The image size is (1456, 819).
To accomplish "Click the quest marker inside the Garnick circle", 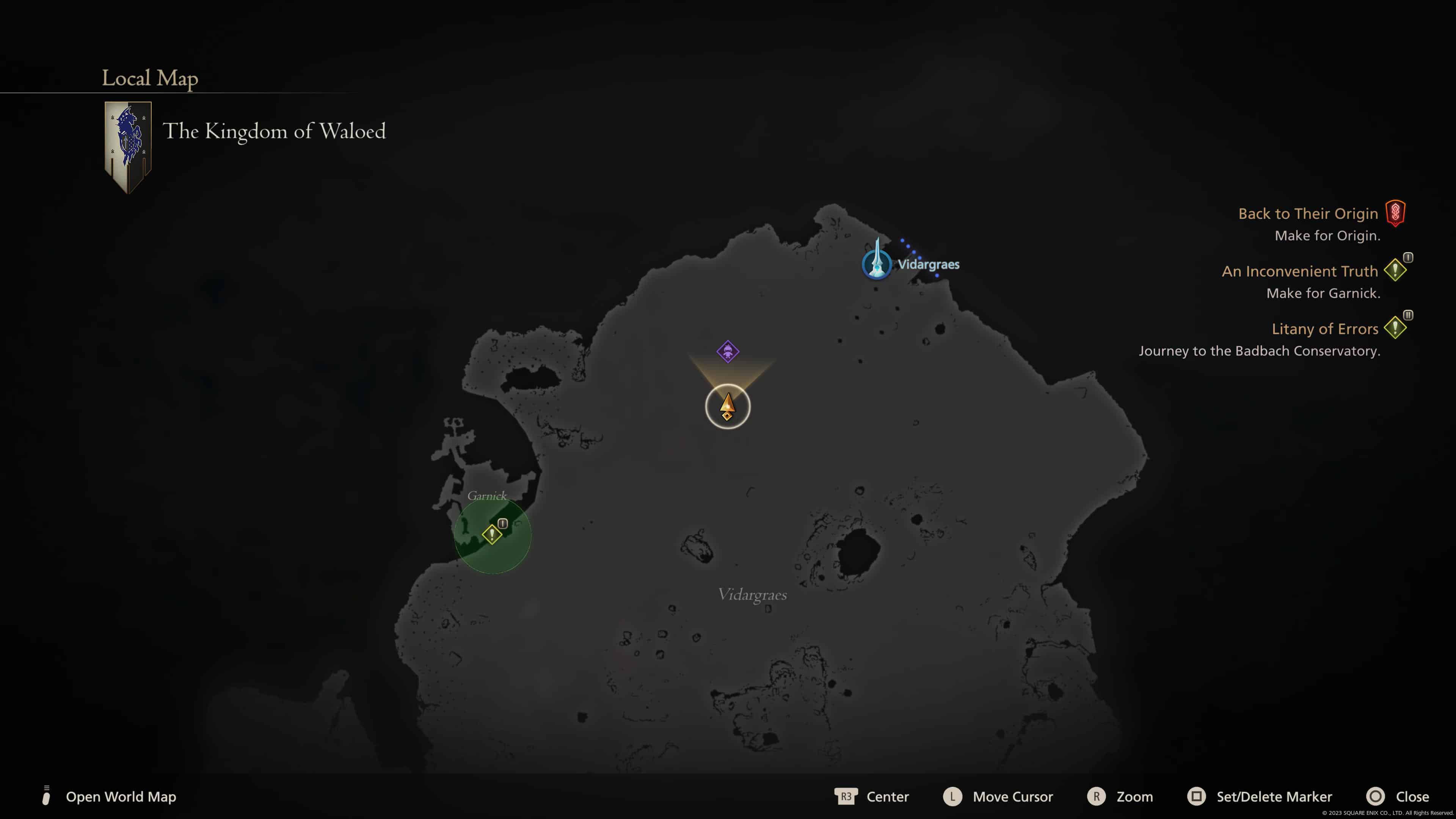I will tap(493, 533).
